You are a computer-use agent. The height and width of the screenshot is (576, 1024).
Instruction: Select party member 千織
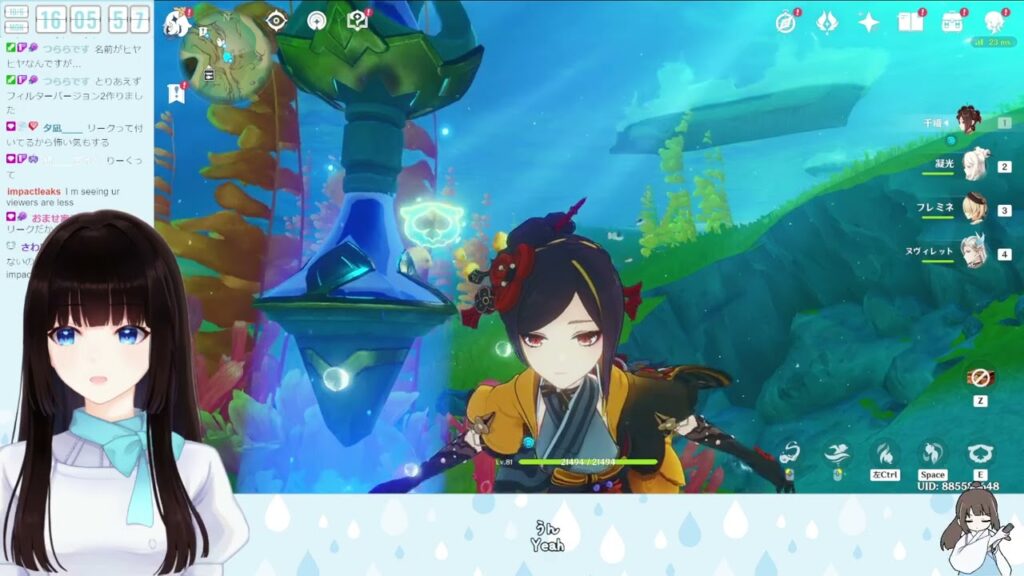[968, 122]
